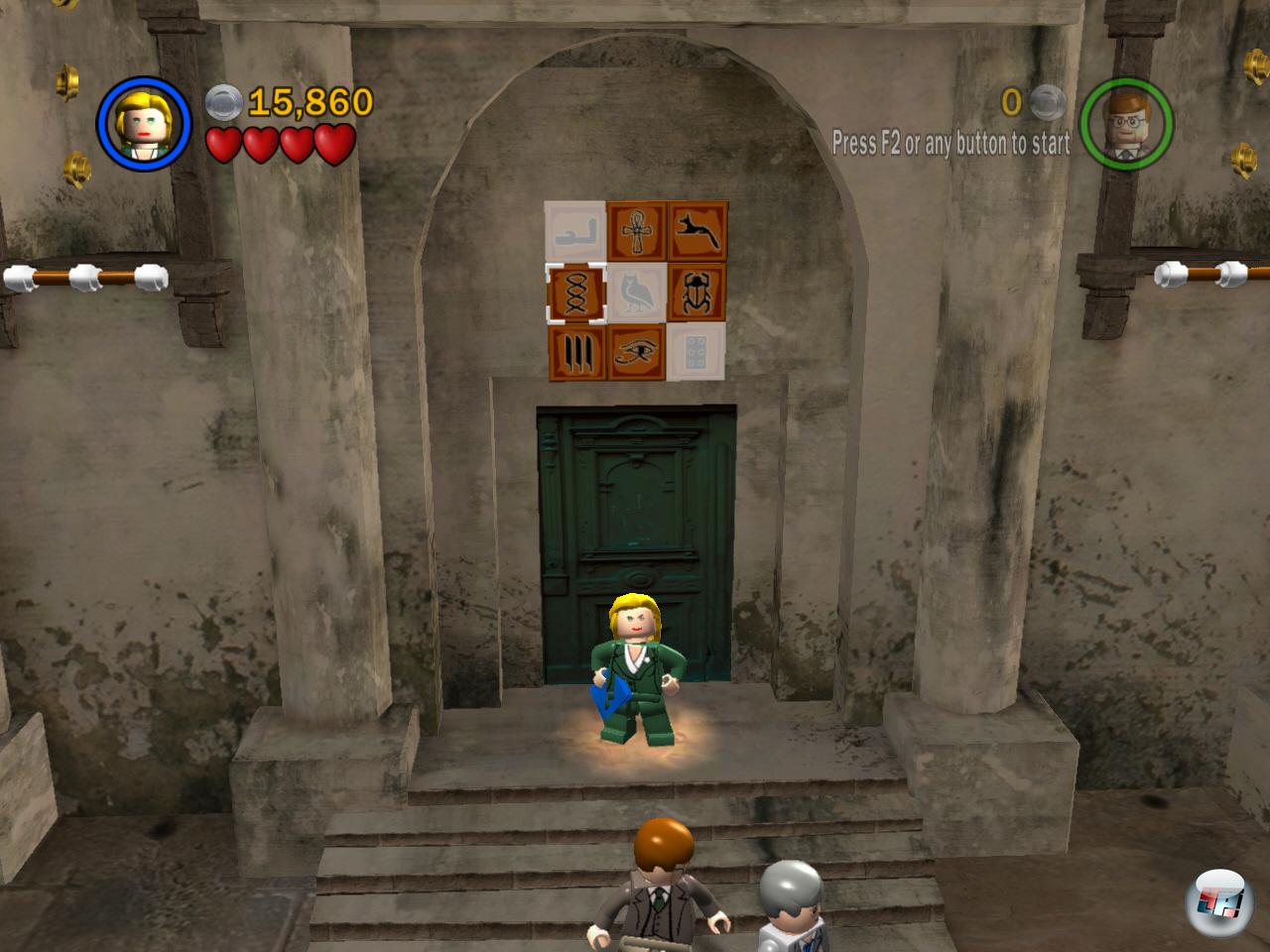Select the ankh hieroglyph tile
This screenshot has width=1270, height=952.
tap(636, 232)
